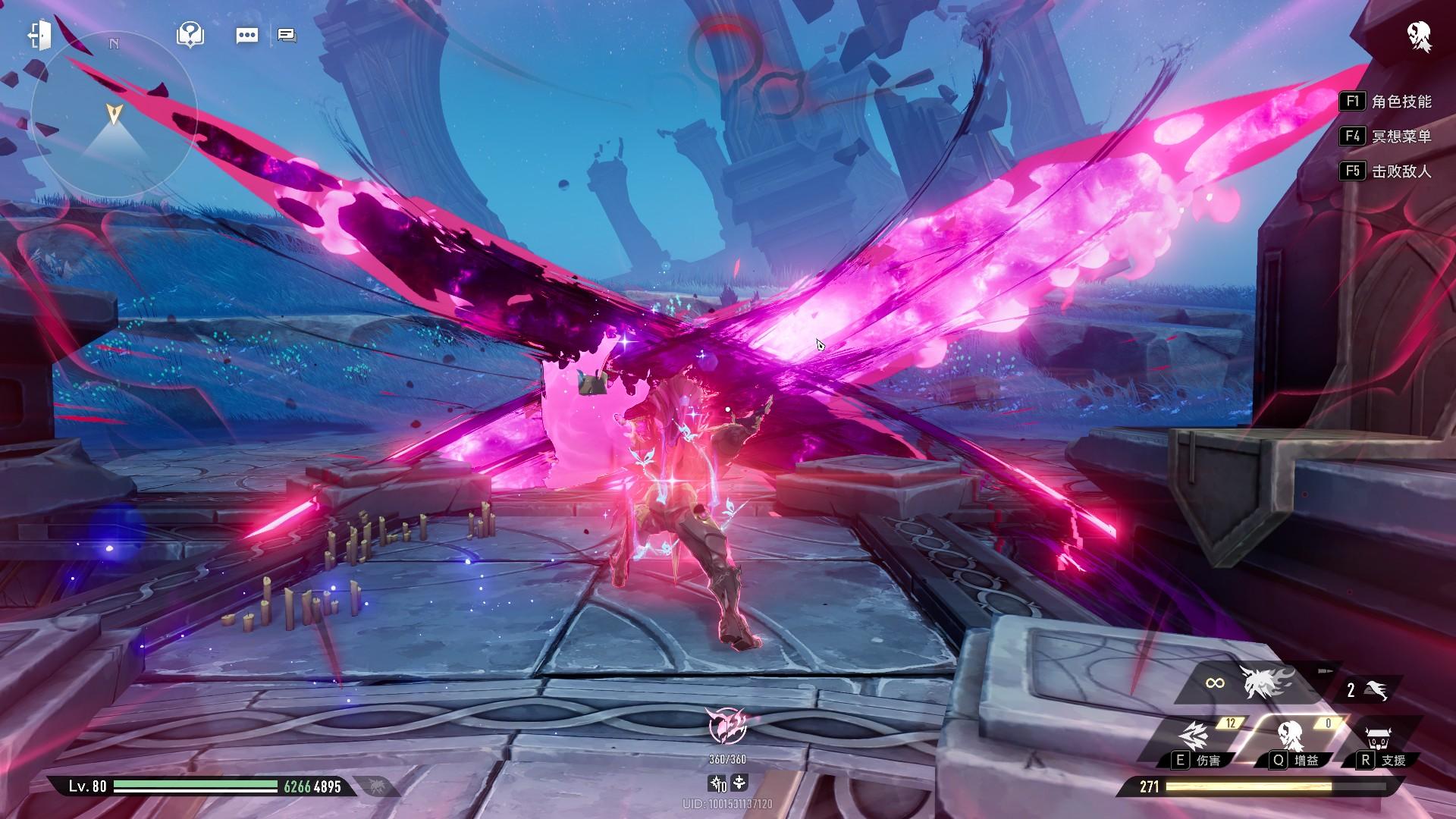Screen dimensions: 1456x819
Task: Open the help guide book icon
Action: coord(190,34)
